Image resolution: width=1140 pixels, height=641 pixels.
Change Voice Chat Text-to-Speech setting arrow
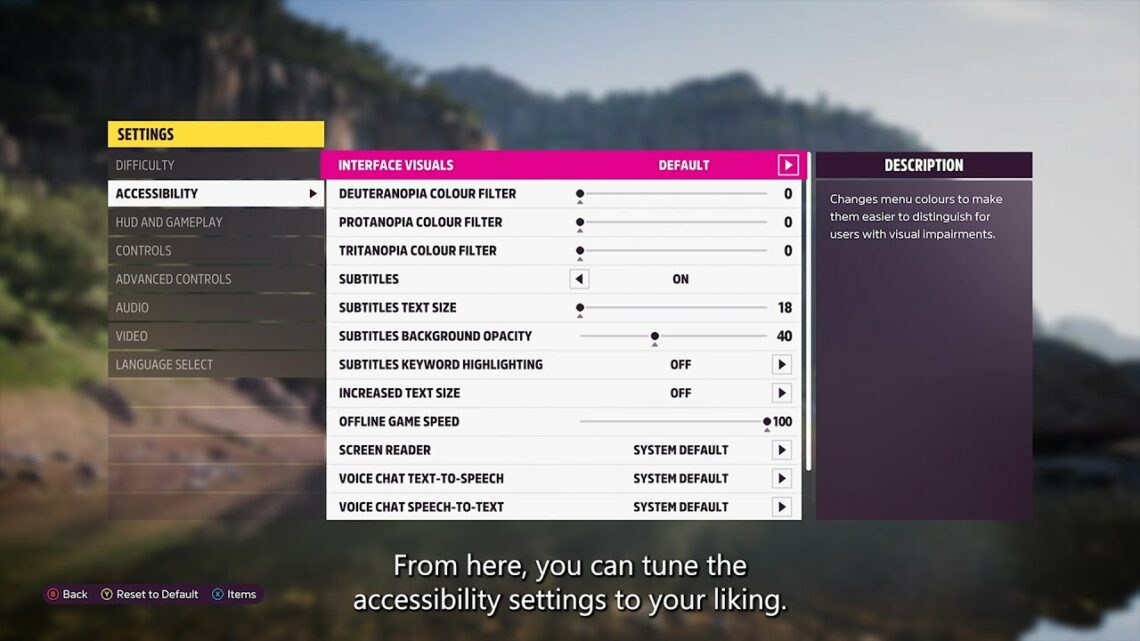click(782, 479)
